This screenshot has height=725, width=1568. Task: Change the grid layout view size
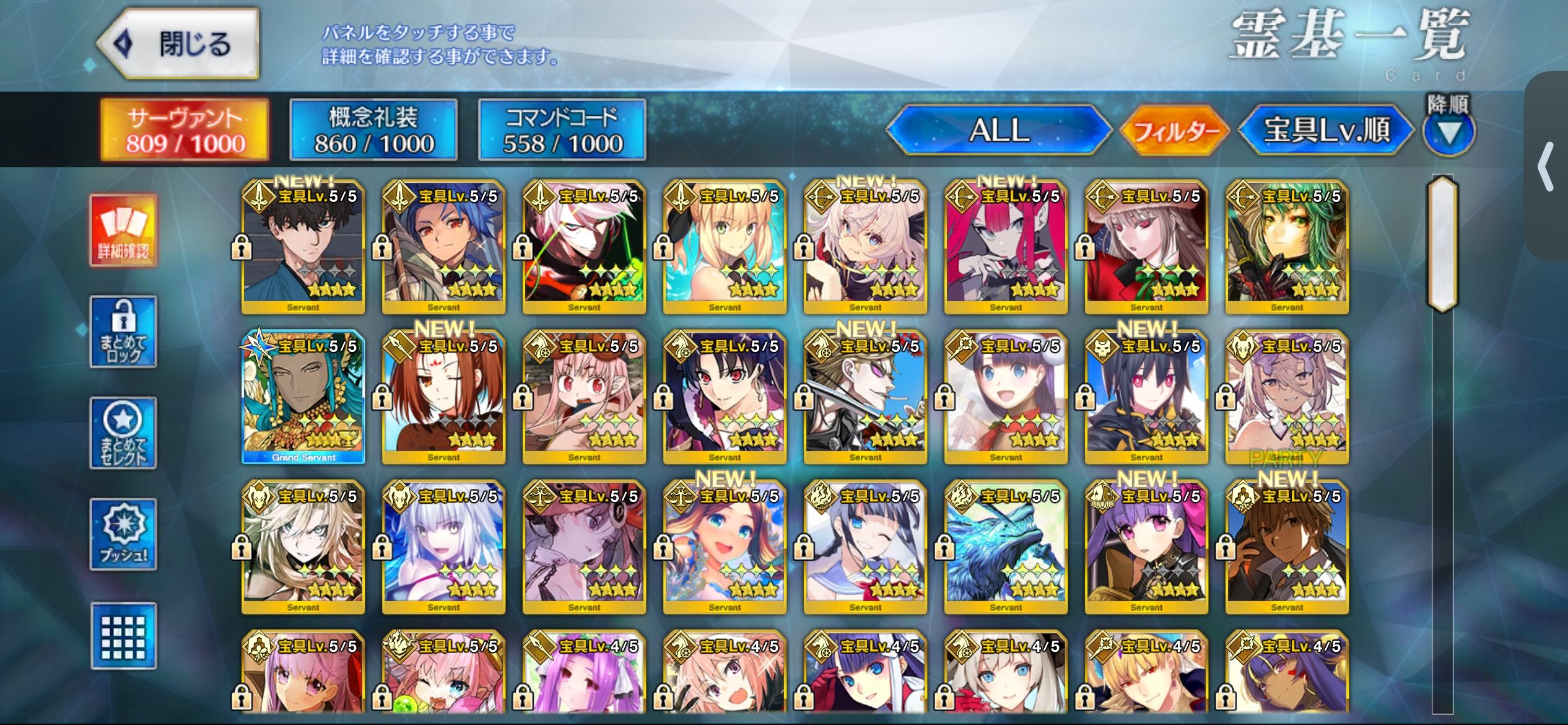tap(123, 636)
